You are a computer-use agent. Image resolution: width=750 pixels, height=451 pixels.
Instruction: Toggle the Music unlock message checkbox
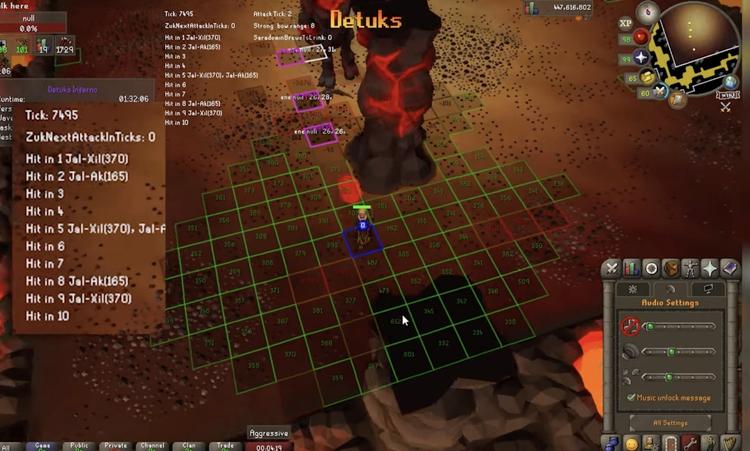(630, 398)
